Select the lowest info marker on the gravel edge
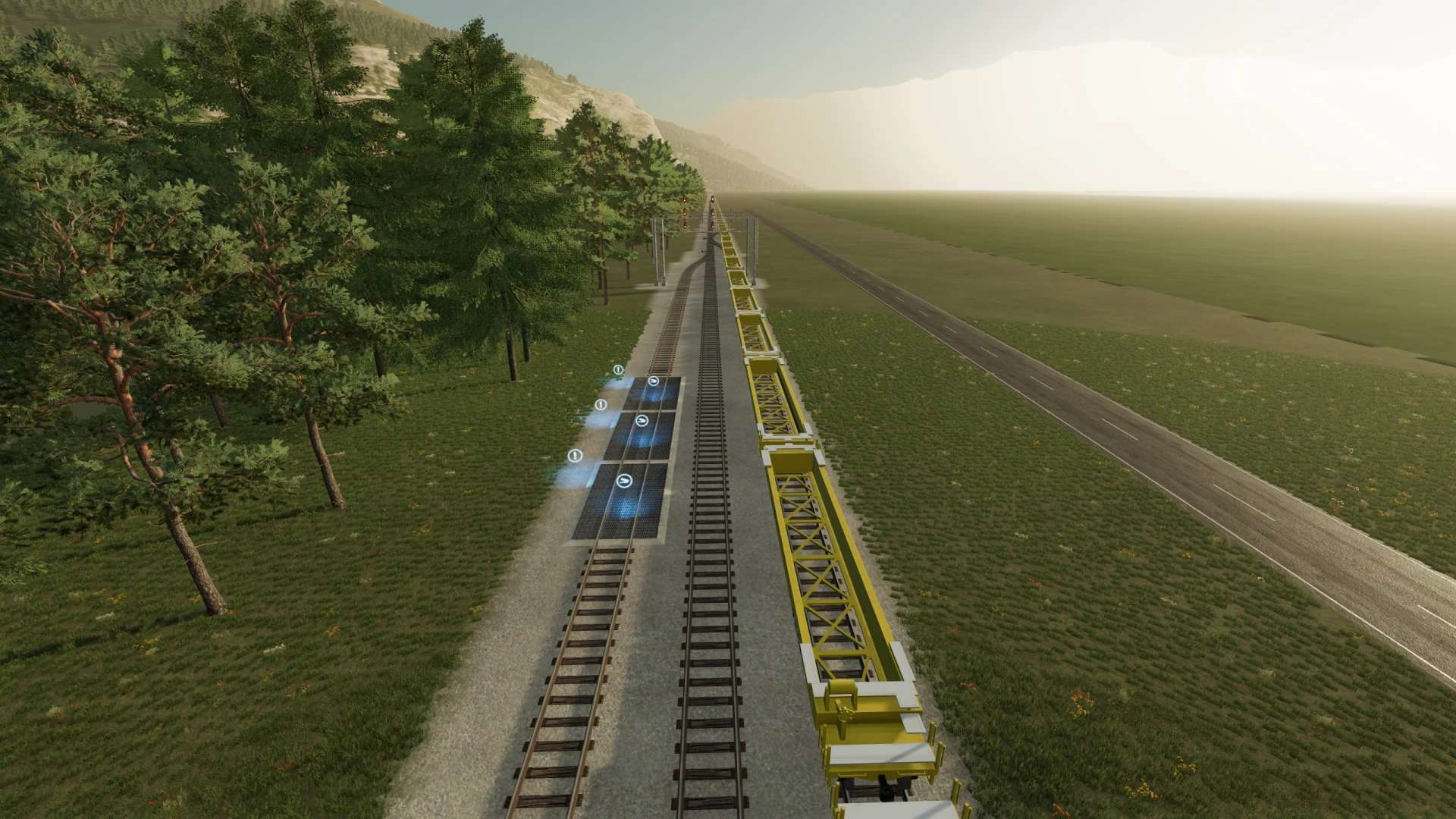Screen dimensions: 1456x819 575,456
